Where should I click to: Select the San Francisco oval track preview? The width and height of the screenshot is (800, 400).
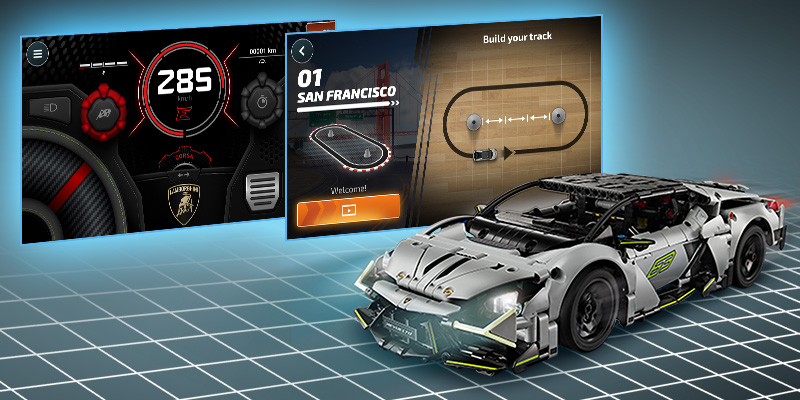click(347, 144)
